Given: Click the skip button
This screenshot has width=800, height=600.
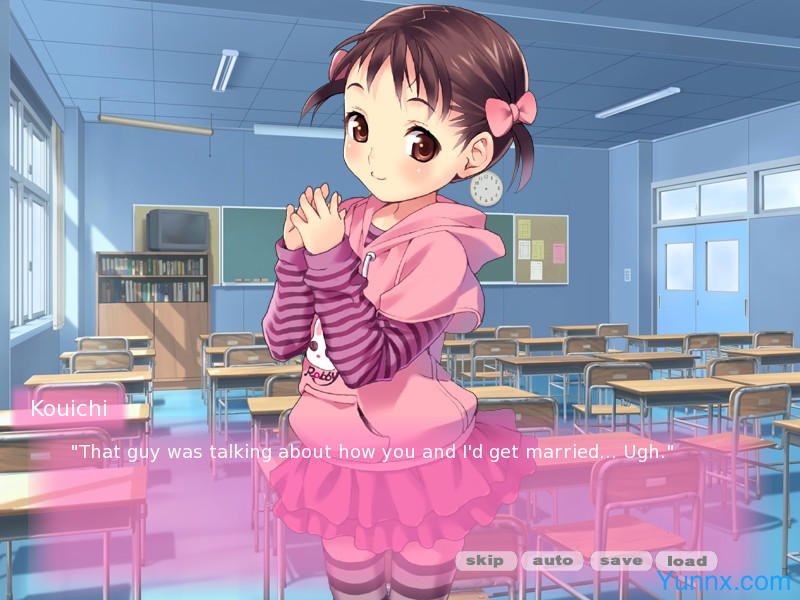Looking at the screenshot, I should (485, 561).
